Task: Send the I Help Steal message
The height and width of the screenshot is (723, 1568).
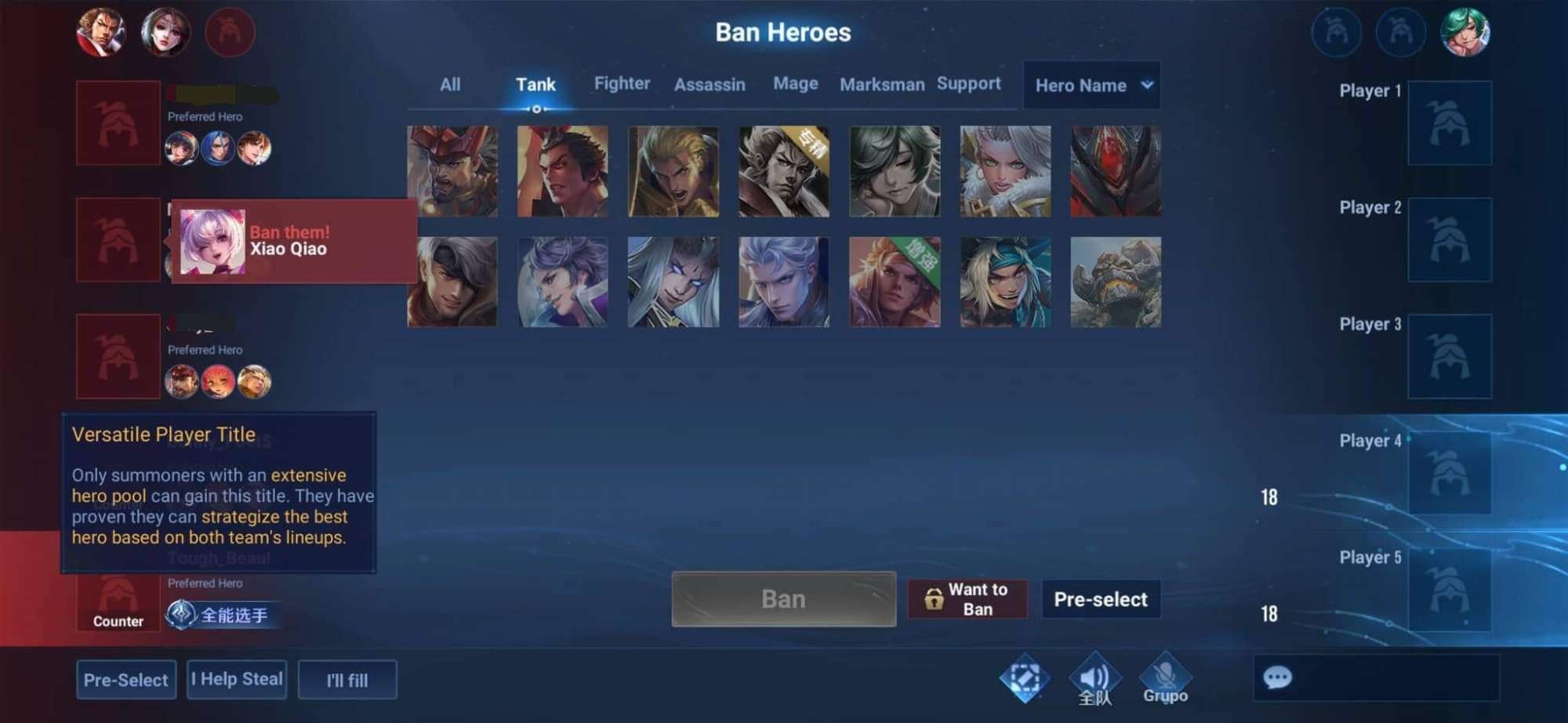Action: pos(237,679)
